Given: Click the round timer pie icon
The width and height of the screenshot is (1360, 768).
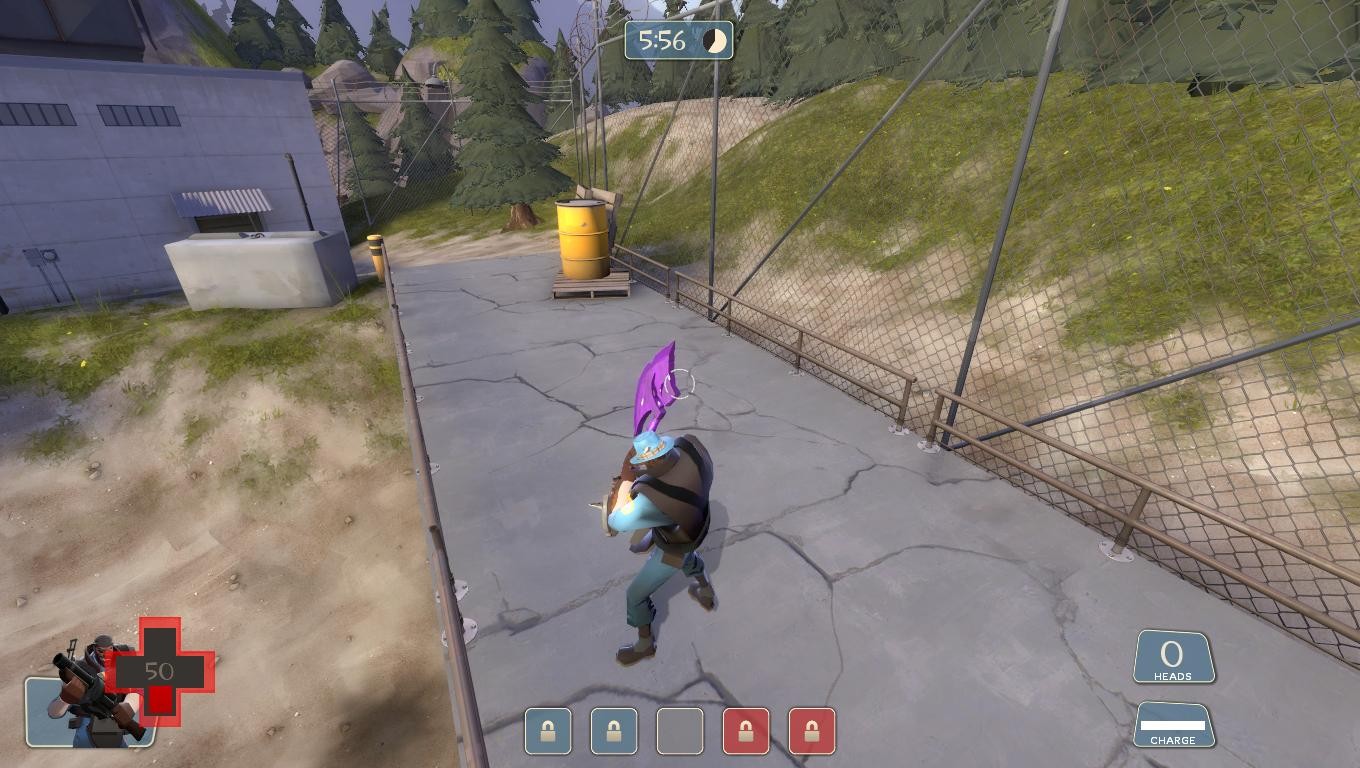Looking at the screenshot, I should point(716,42).
